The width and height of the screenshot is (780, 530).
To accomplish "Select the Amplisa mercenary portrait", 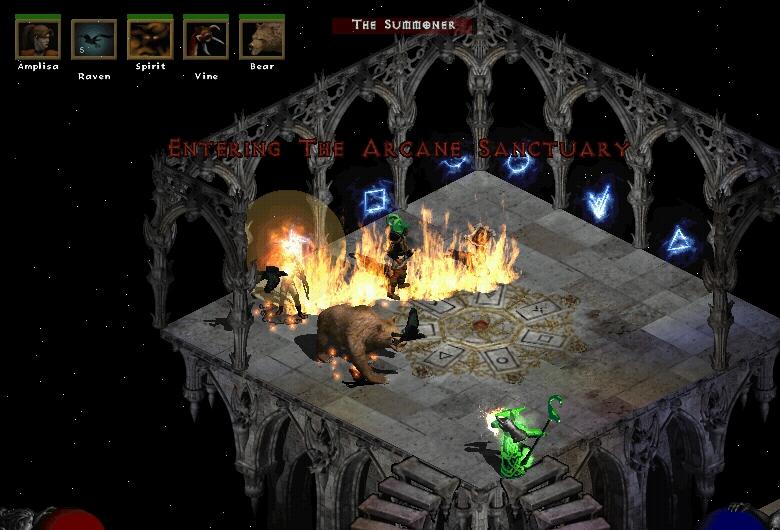I will pyautogui.click(x=38, y=39).
